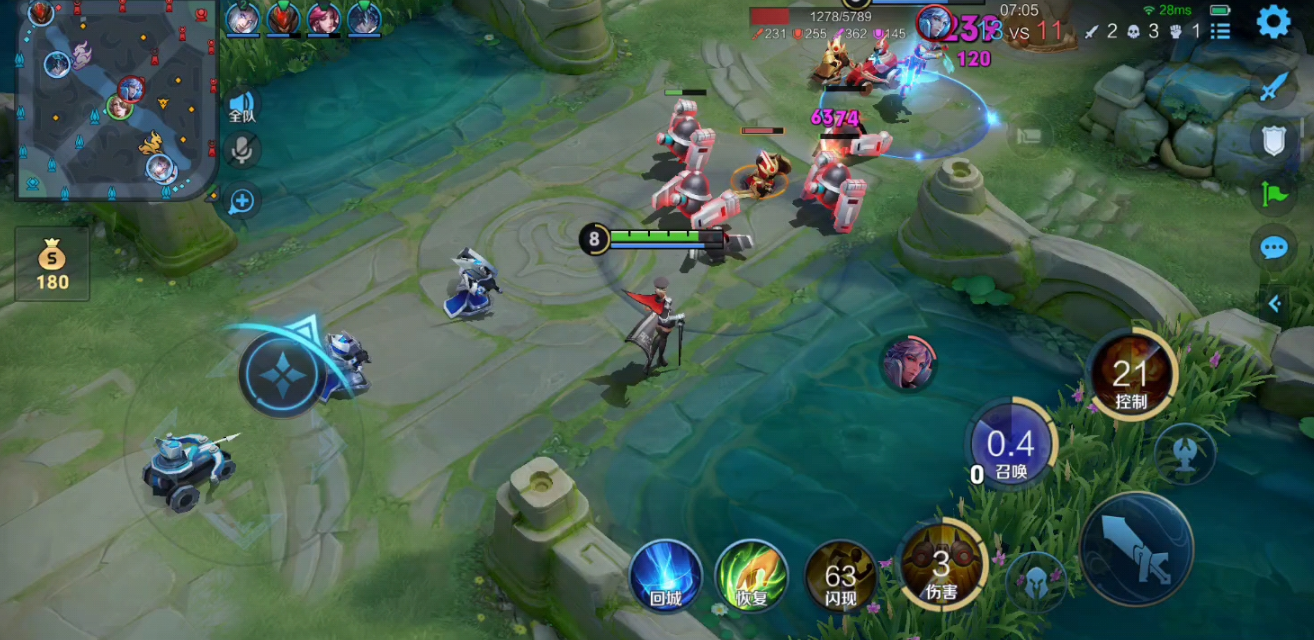Toggle the 全队 team voice speaker

click(241, 105)
